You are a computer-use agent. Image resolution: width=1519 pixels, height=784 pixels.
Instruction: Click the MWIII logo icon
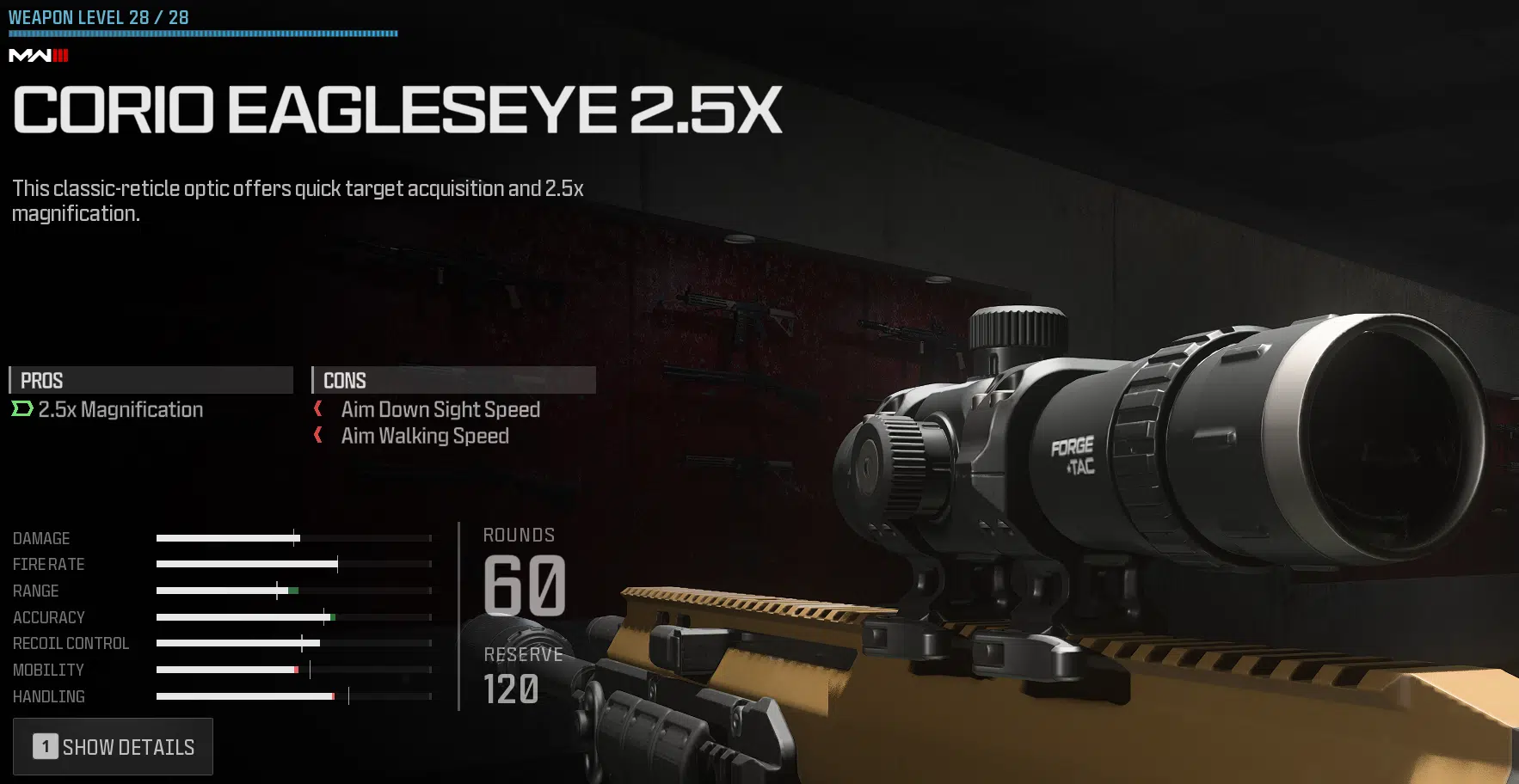38,56
